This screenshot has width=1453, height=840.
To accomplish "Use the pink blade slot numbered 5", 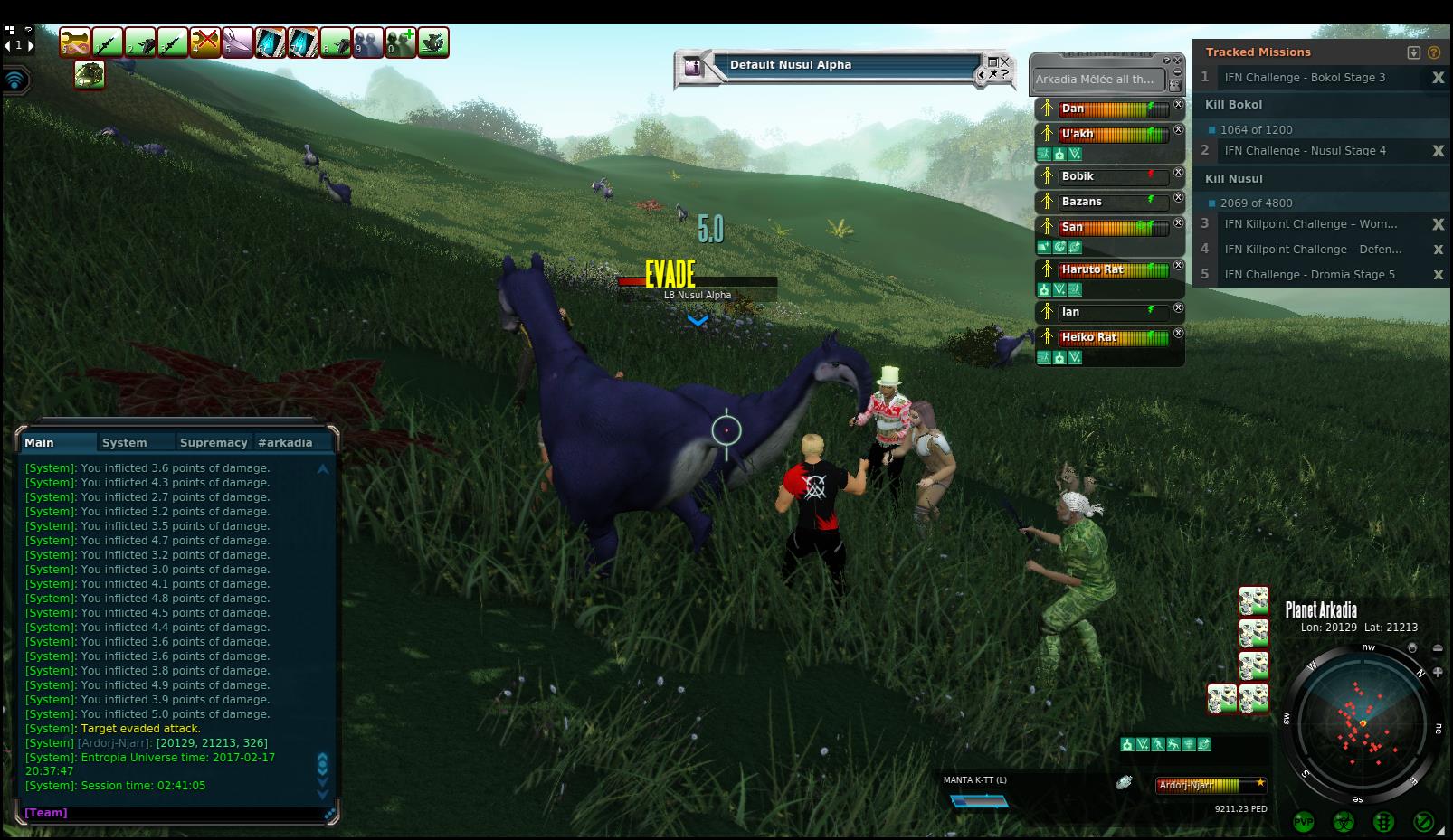I will click(238, 42).
